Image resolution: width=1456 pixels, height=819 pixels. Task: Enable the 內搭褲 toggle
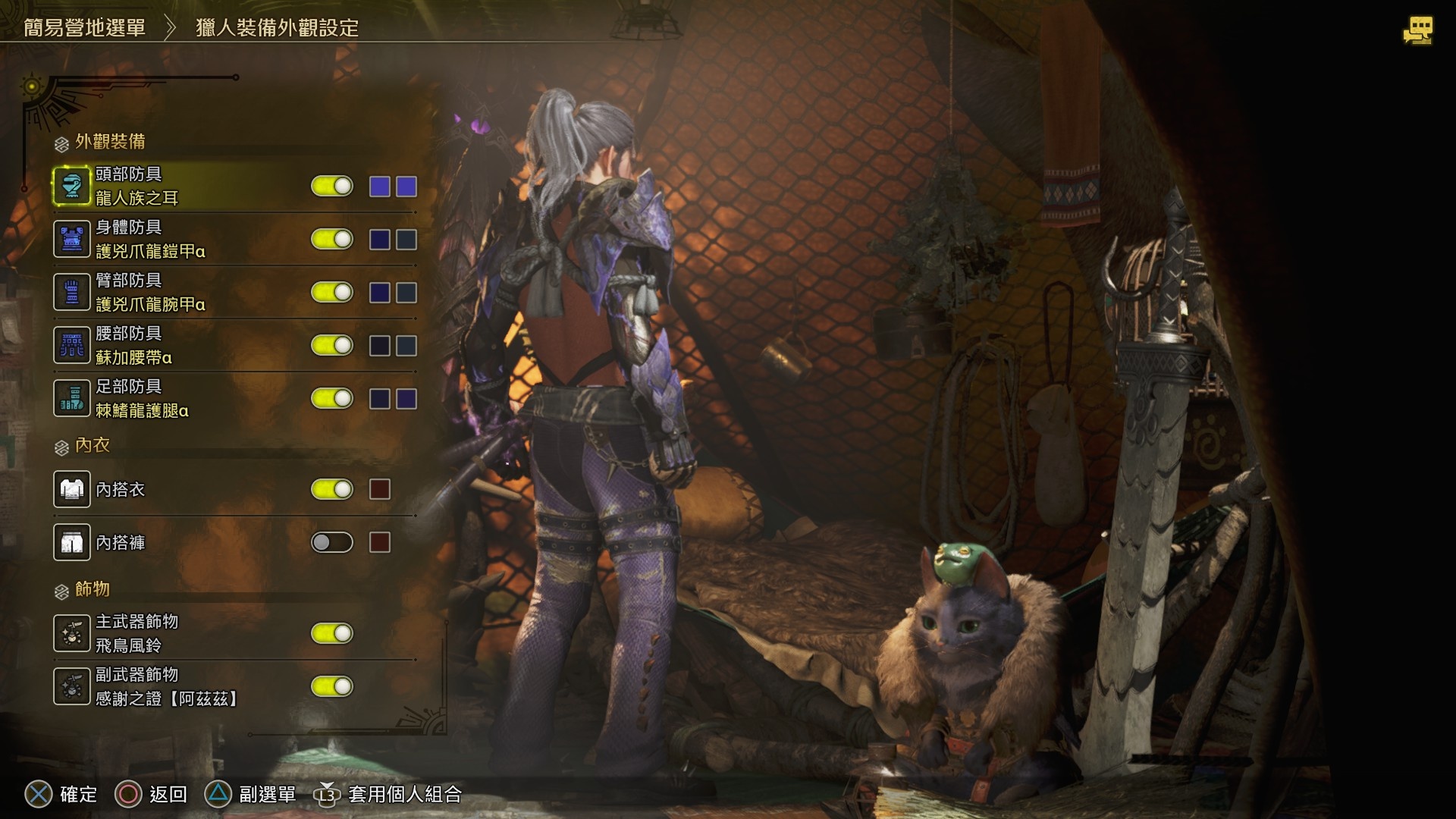point(332,543)
